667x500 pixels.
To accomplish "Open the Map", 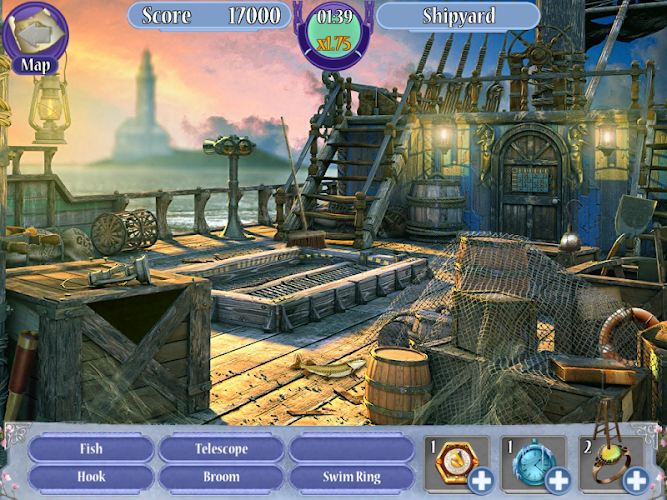I will (33, 36).
